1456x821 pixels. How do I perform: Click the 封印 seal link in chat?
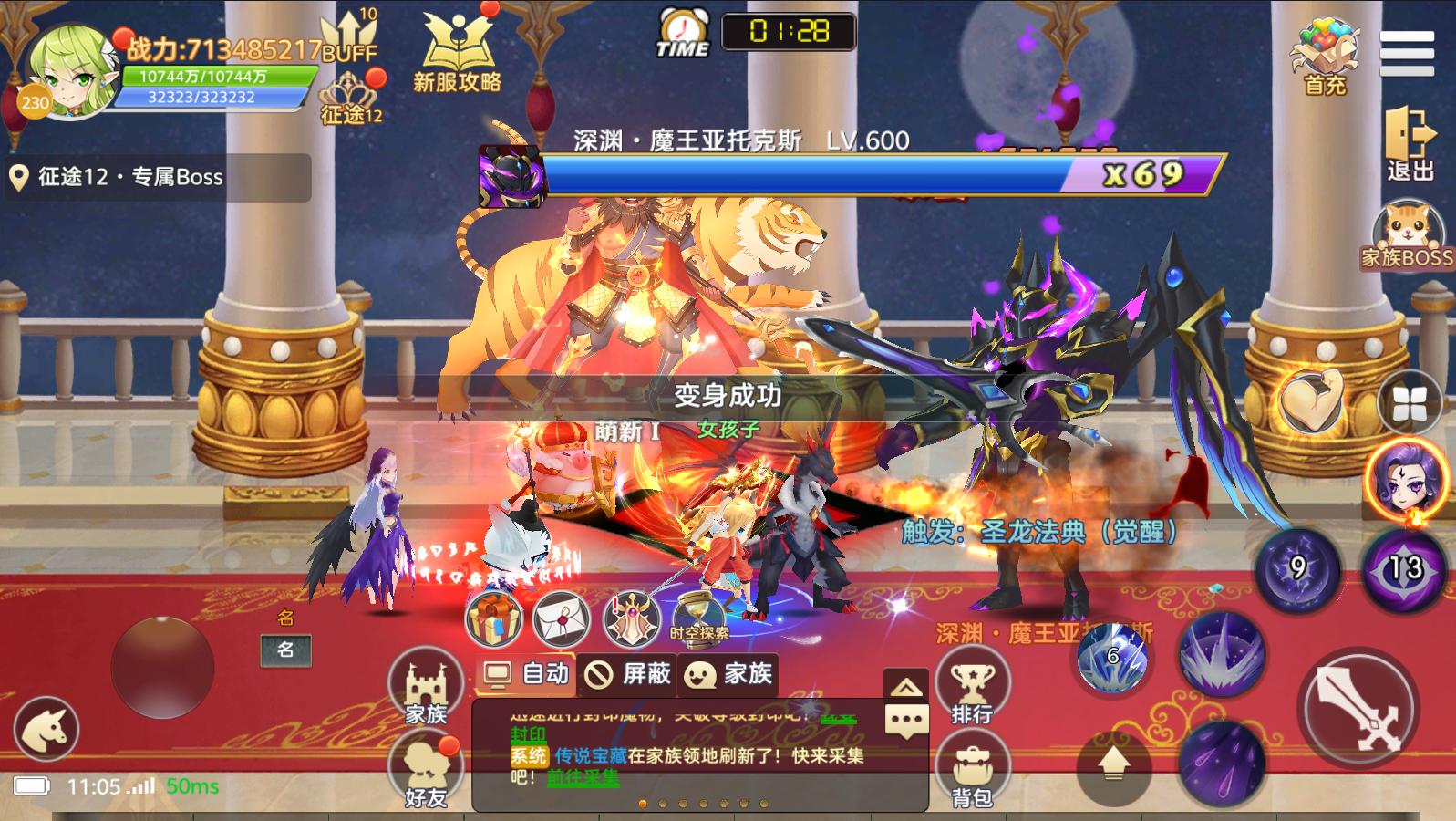coord(527,735)
